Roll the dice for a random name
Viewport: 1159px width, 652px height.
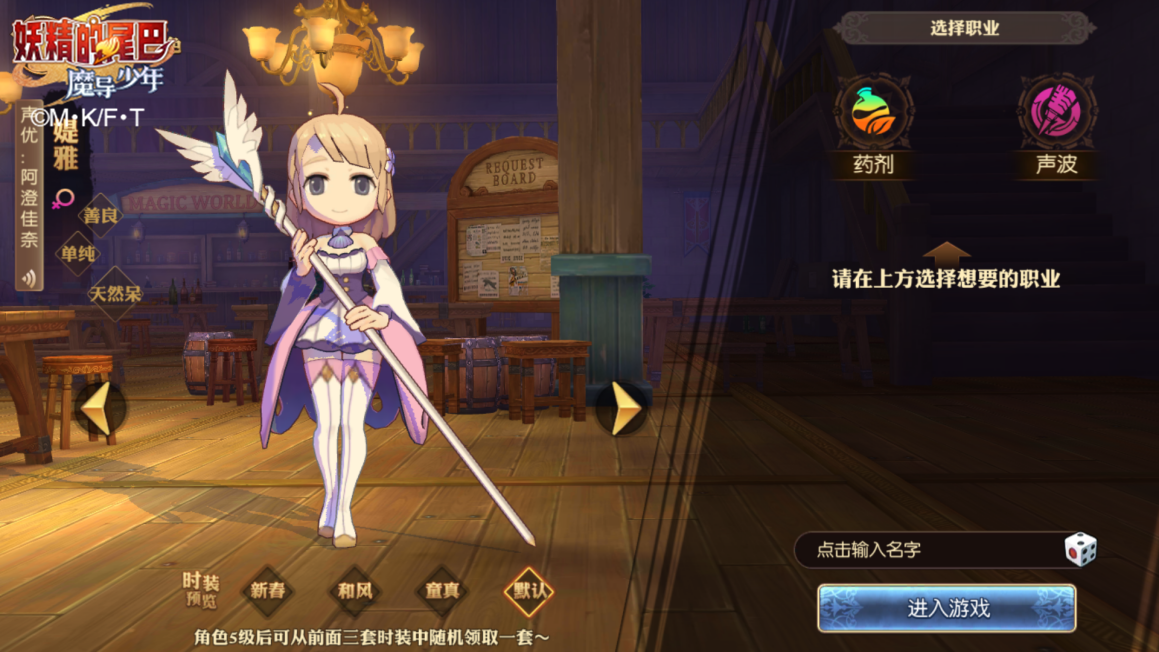(x=1080, y=549)
